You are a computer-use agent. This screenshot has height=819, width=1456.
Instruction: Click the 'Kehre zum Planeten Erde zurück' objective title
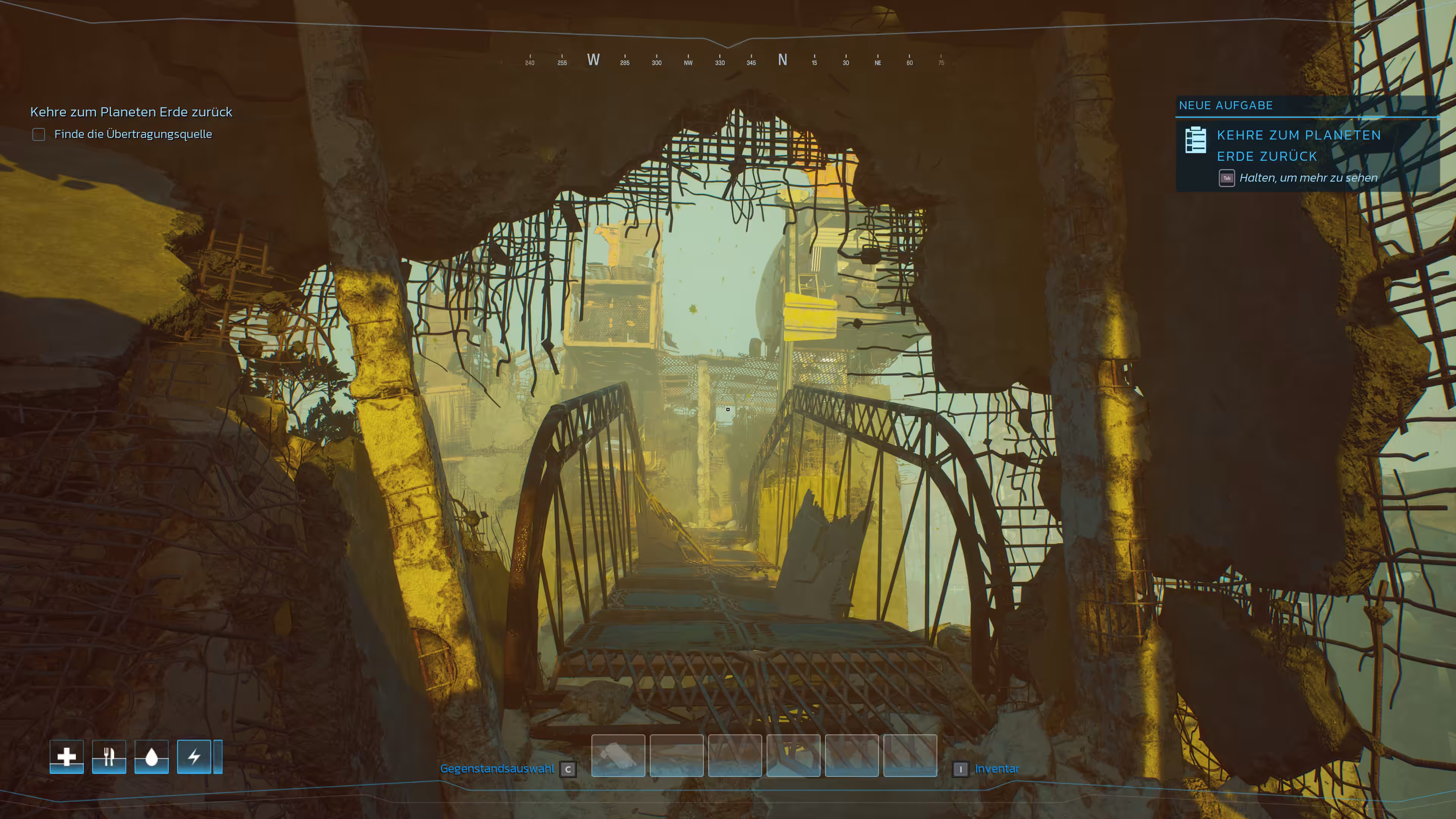[x=131, y=112]
